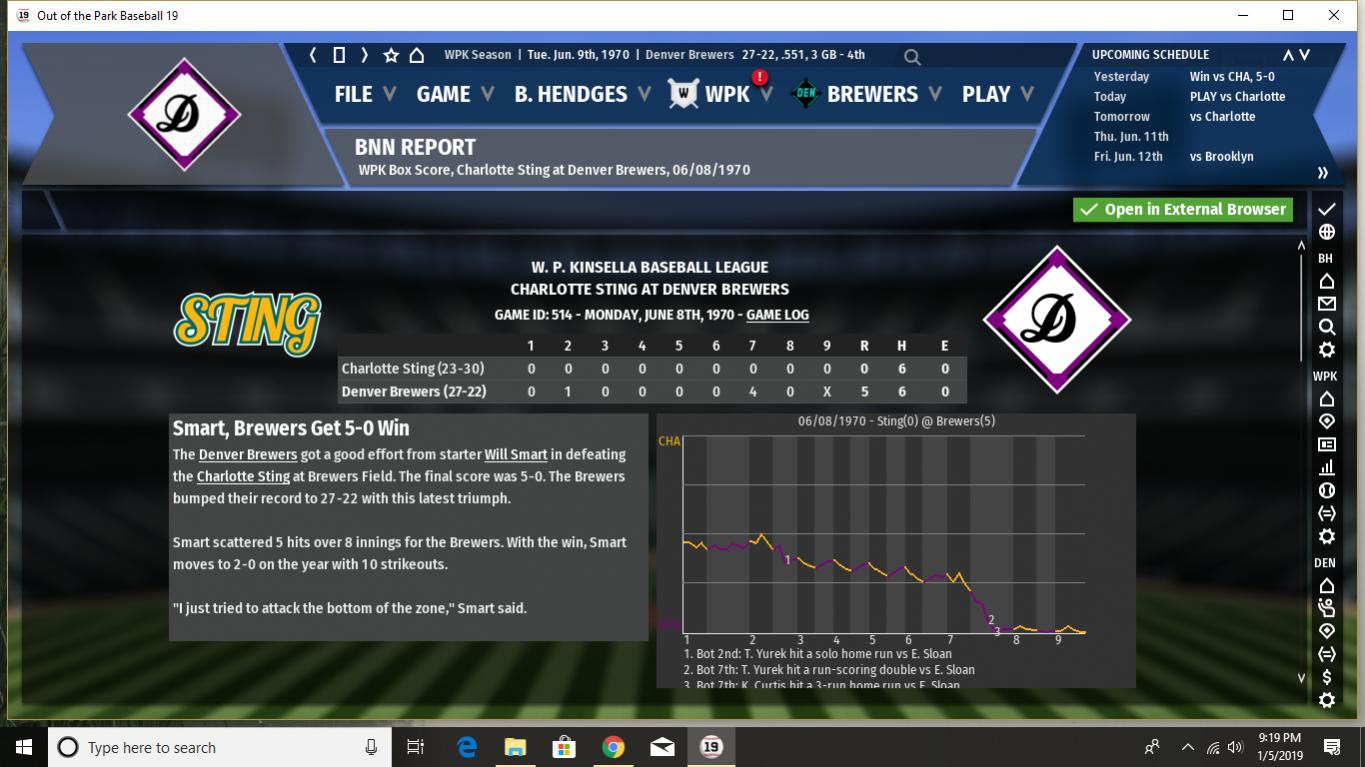Open the FILE menu
1365x767 pixels.
pos(353,94)
